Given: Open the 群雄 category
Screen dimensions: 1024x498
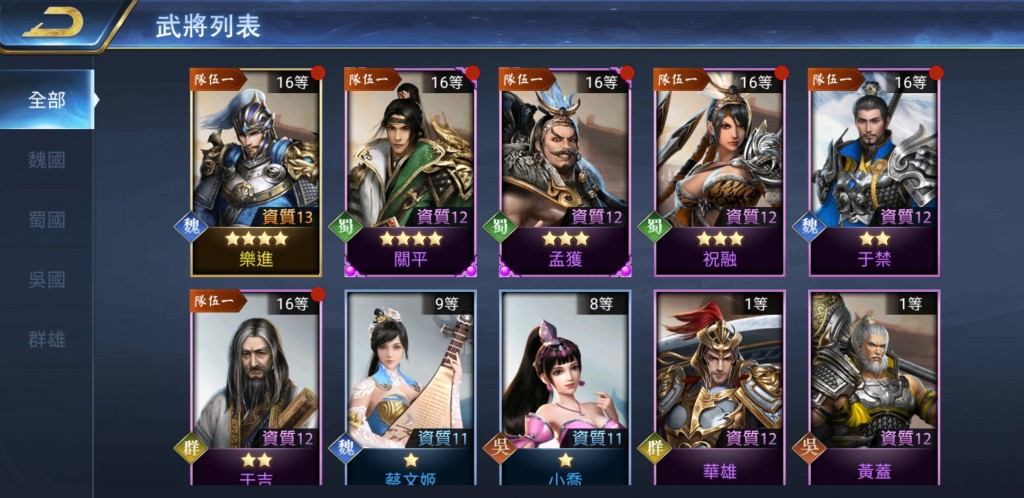Looking at the screenshot, I should tap(47, 339).
